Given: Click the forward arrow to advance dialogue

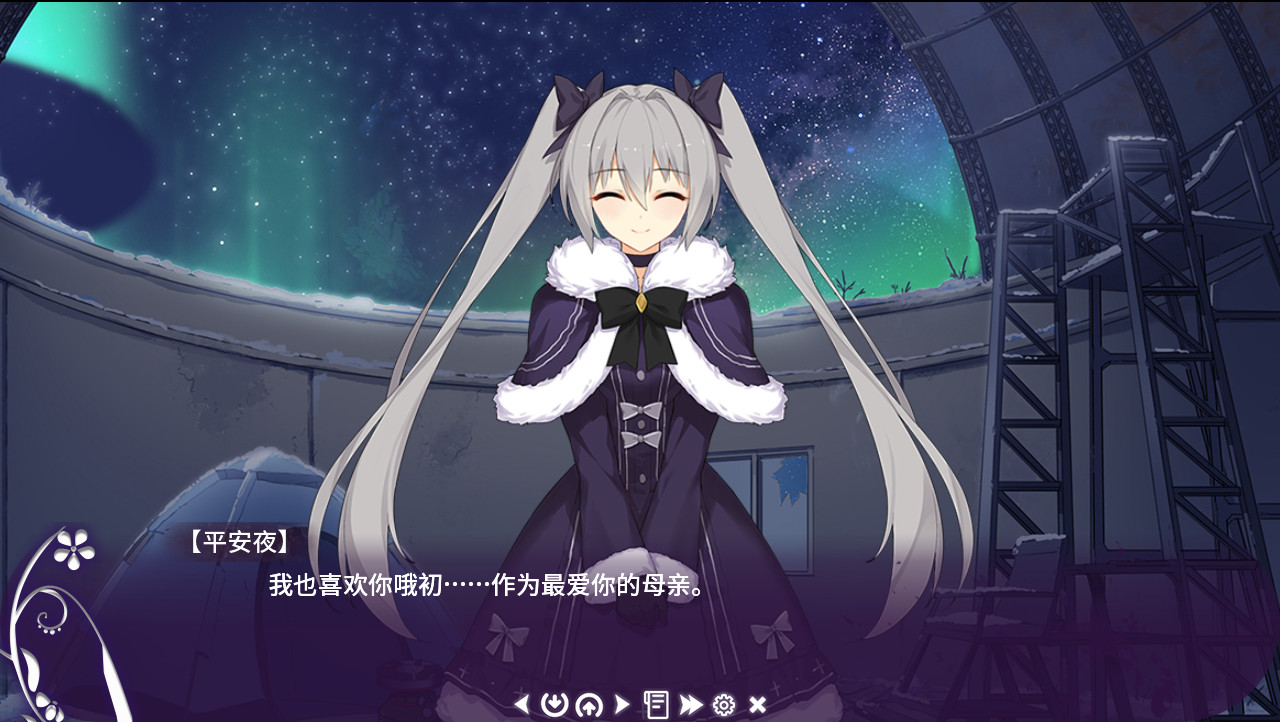Looking at the screenshot, I should [622, 703].
